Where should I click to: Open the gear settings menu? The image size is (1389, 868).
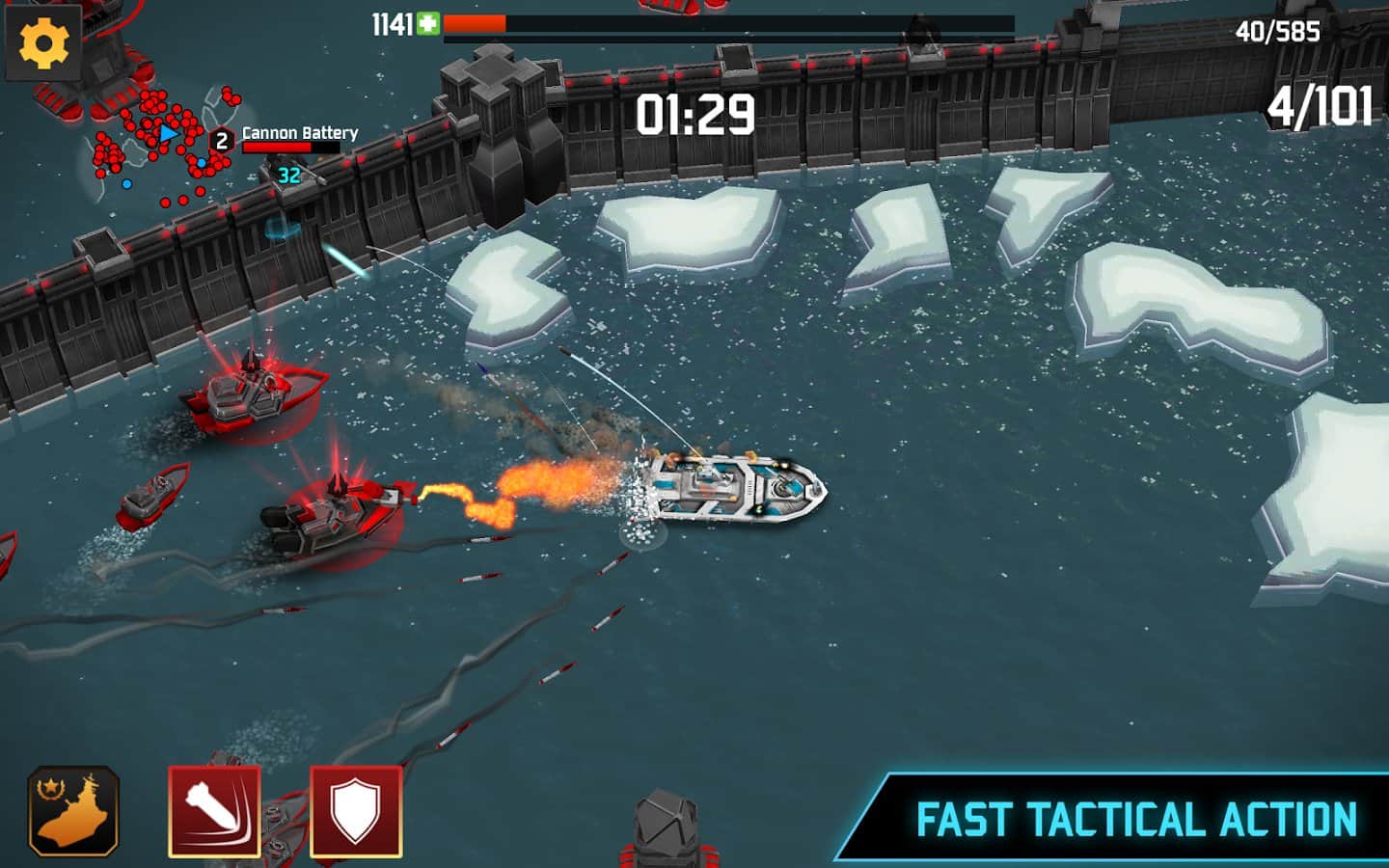[44, 43]
